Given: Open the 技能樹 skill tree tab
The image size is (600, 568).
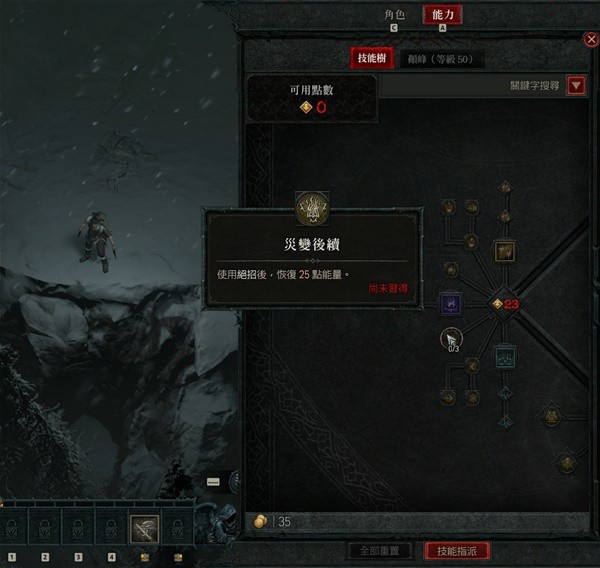Looking at the screenshot, I should [371, 59].
